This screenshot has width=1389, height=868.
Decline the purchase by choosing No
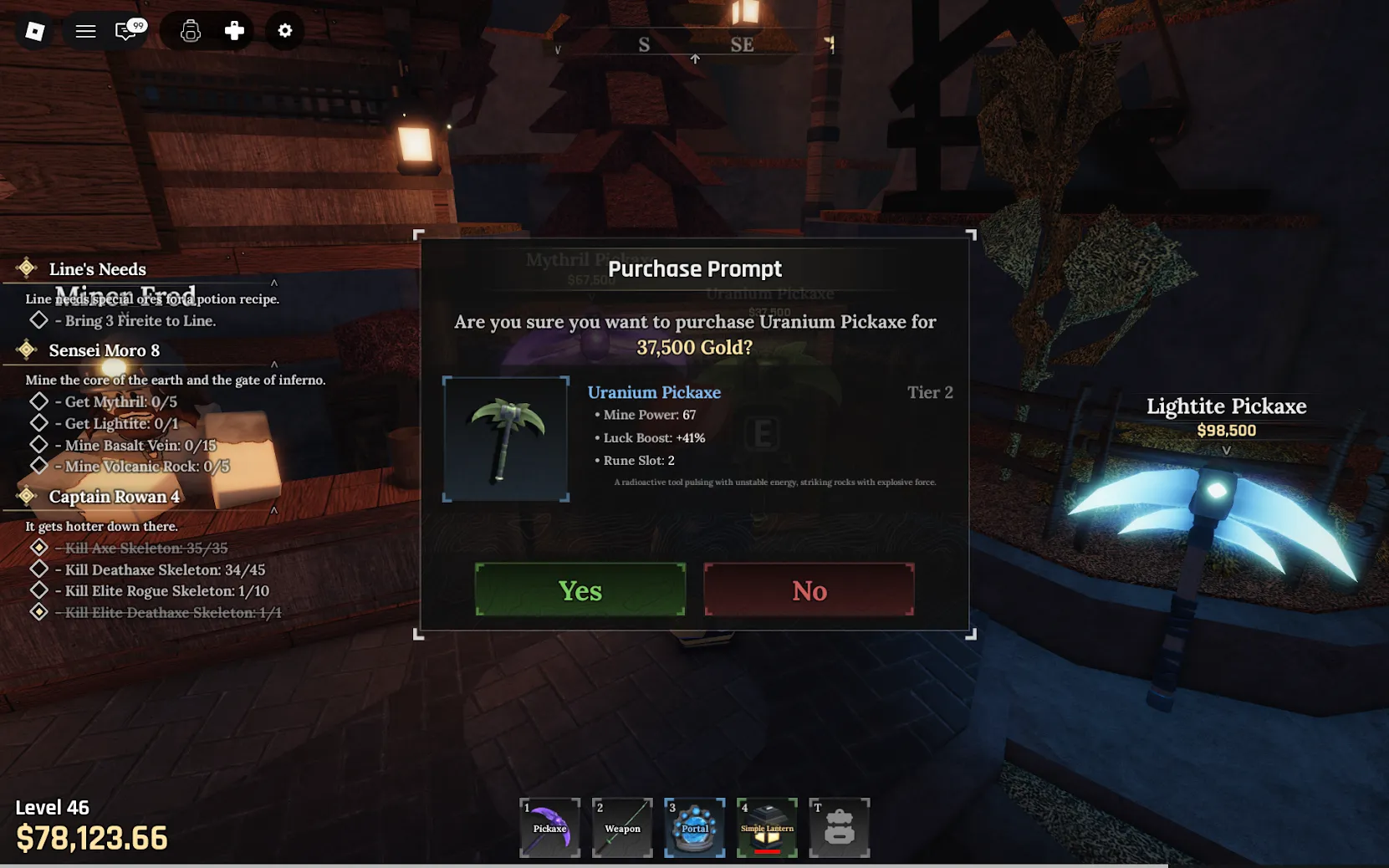[809, 590]
